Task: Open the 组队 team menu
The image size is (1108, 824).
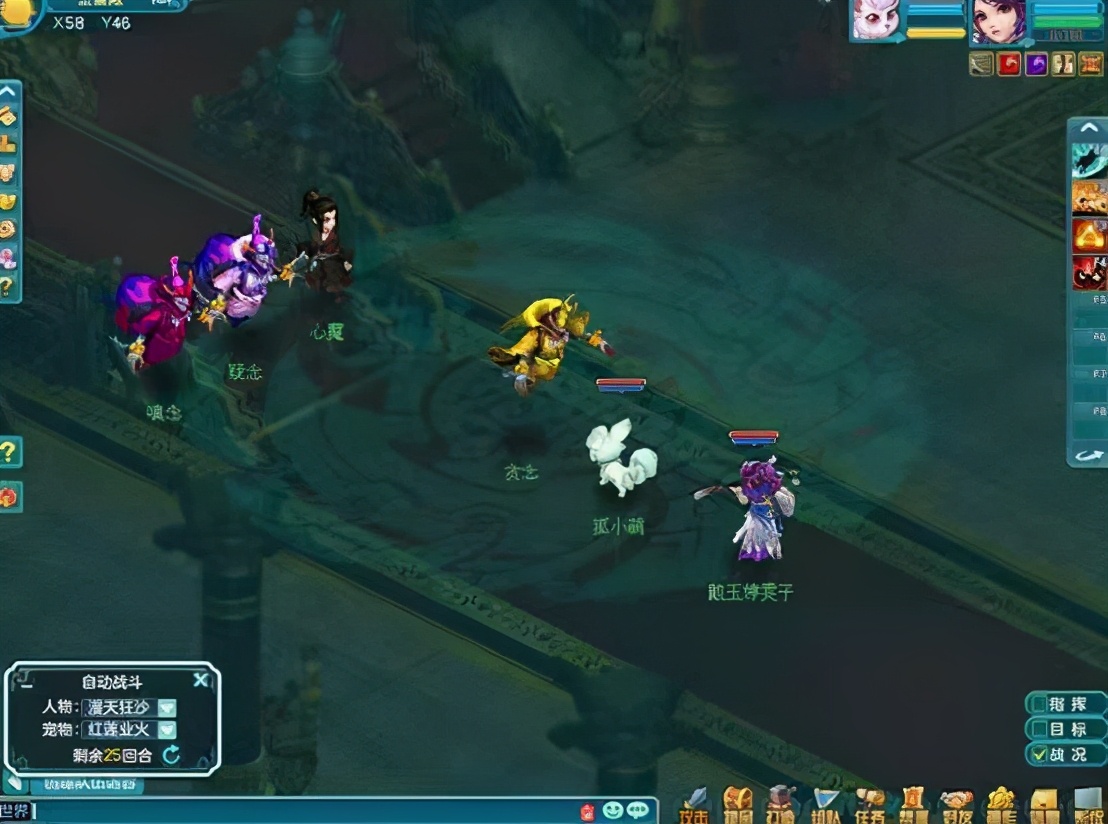Action: click(x=825, y=803)
